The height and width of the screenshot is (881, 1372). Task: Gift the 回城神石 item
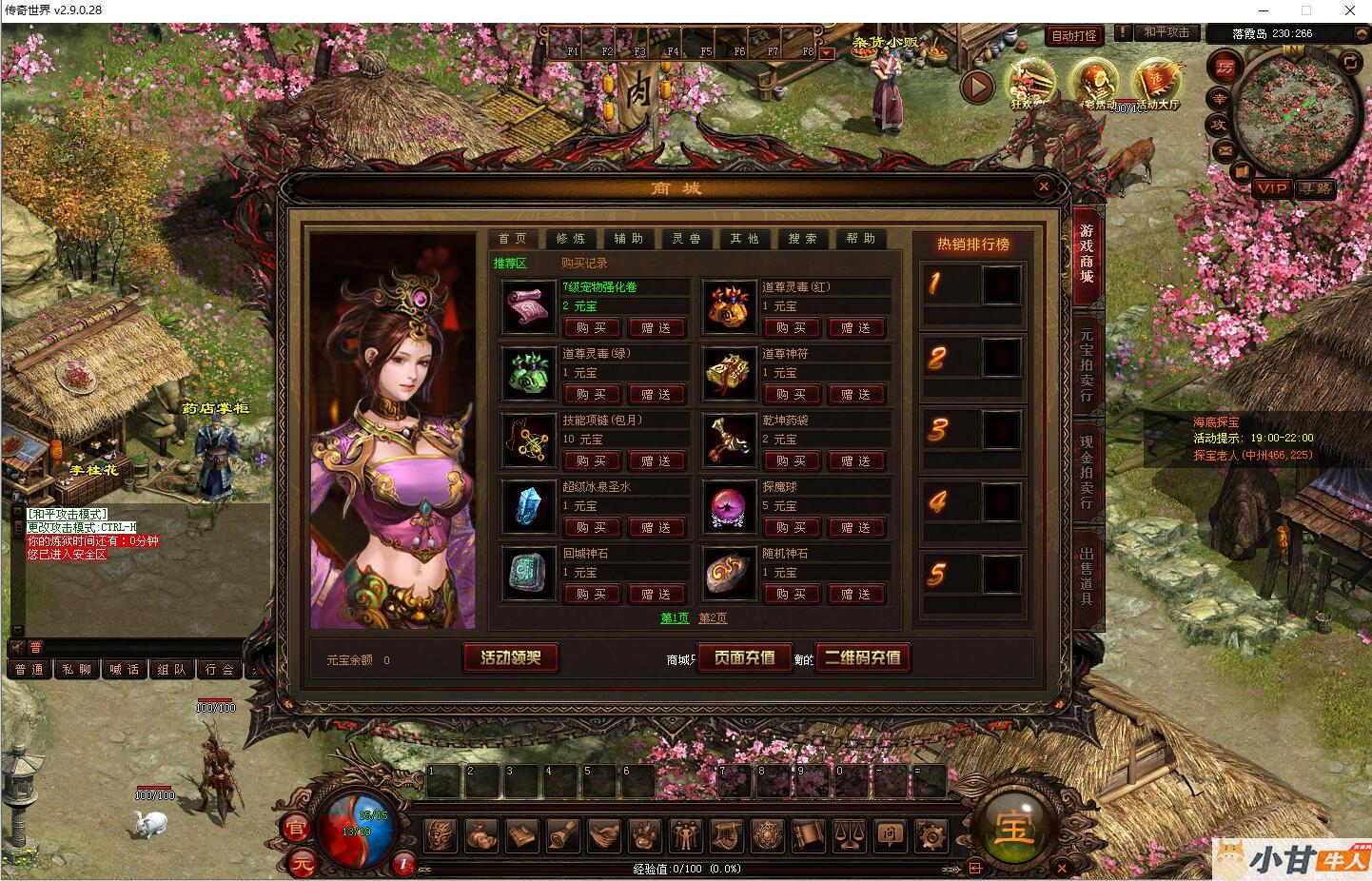tap(656, 595)
